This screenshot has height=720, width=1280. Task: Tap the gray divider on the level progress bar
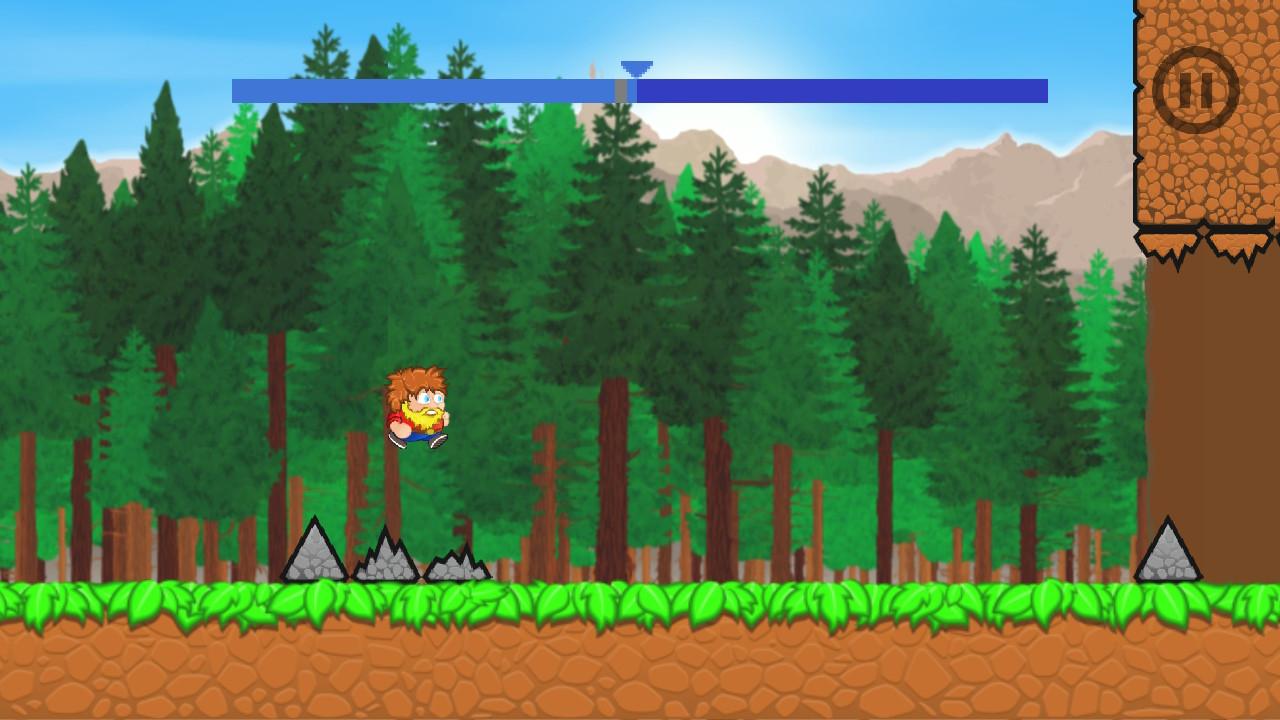(x=623, y=89)
